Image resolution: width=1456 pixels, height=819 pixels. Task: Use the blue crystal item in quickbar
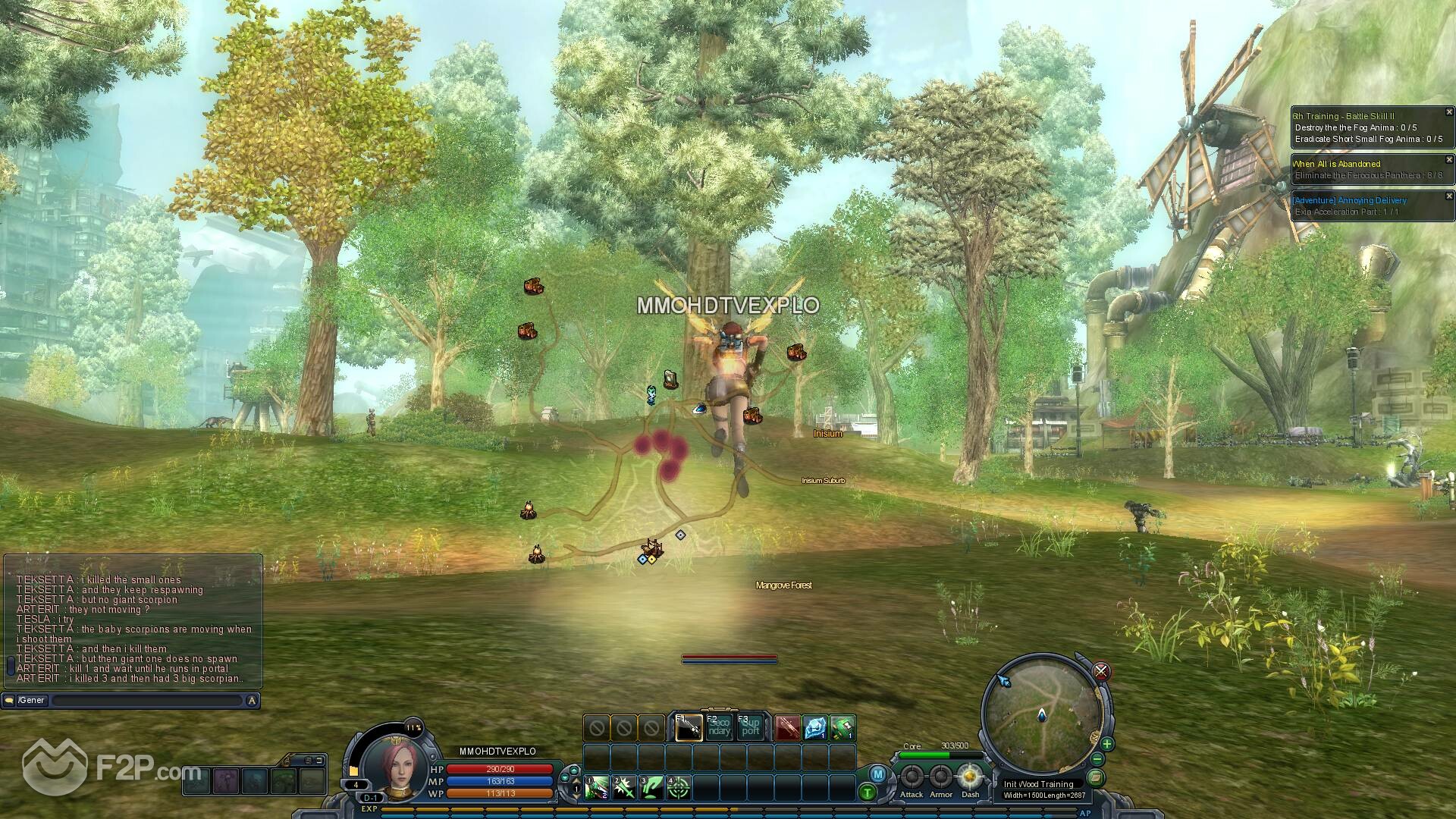tap(815, 728)
